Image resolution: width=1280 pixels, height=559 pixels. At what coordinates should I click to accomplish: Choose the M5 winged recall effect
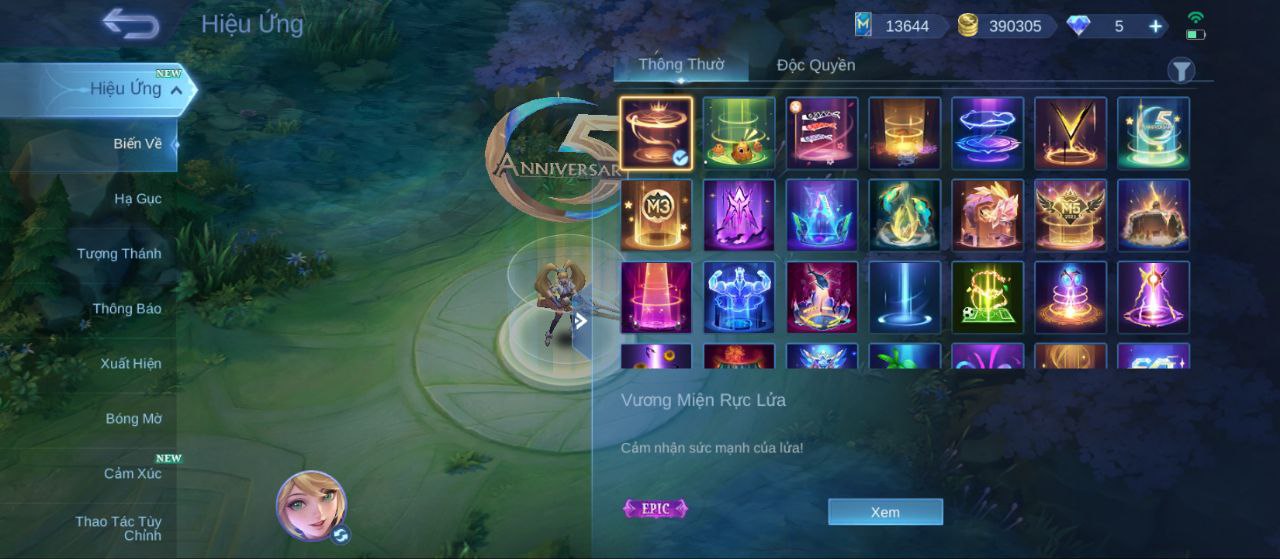tap(1070, 215)
